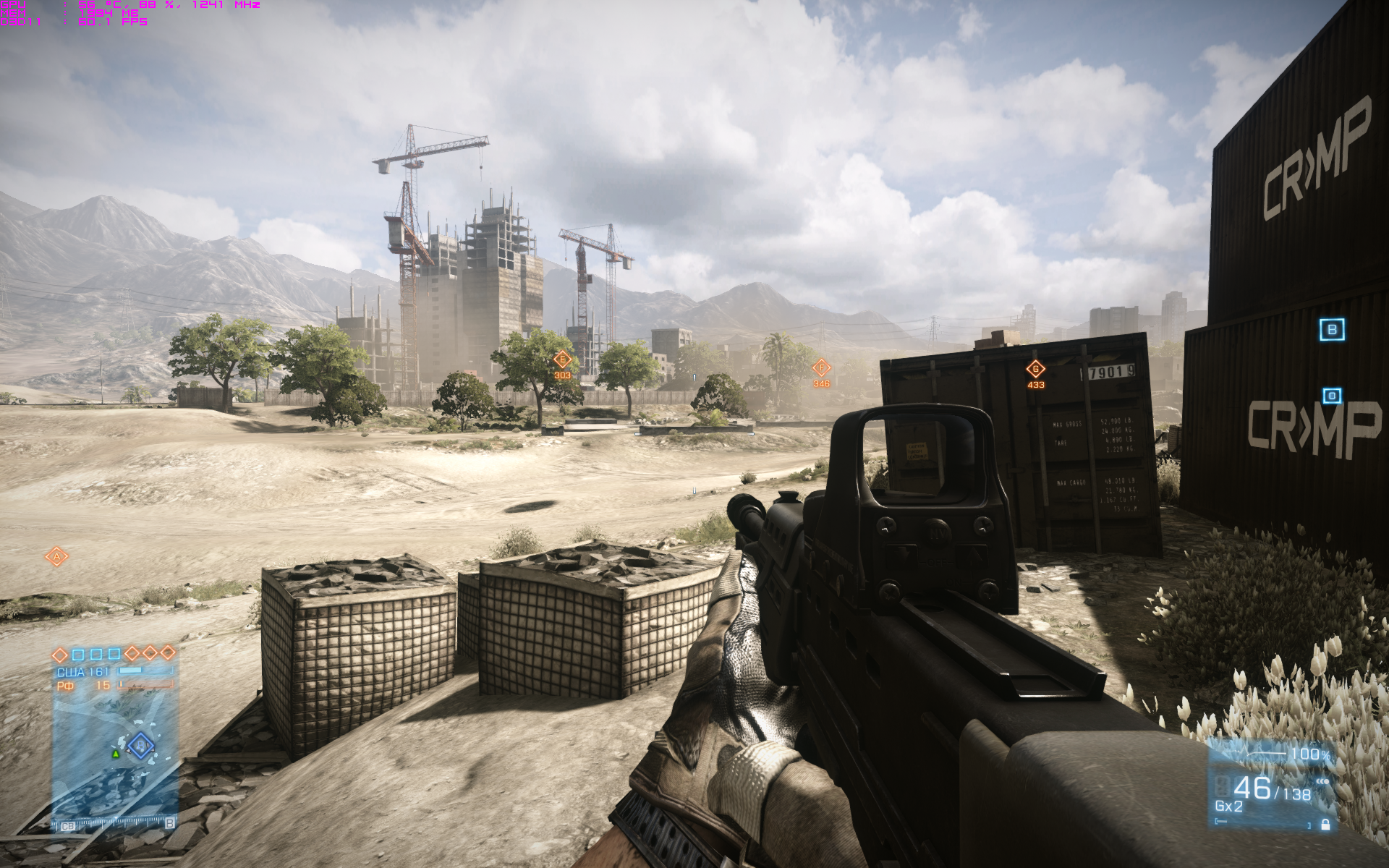Select the blue D objective marker
Viewport: 1389px width, 868px height.
[1332, 396]
